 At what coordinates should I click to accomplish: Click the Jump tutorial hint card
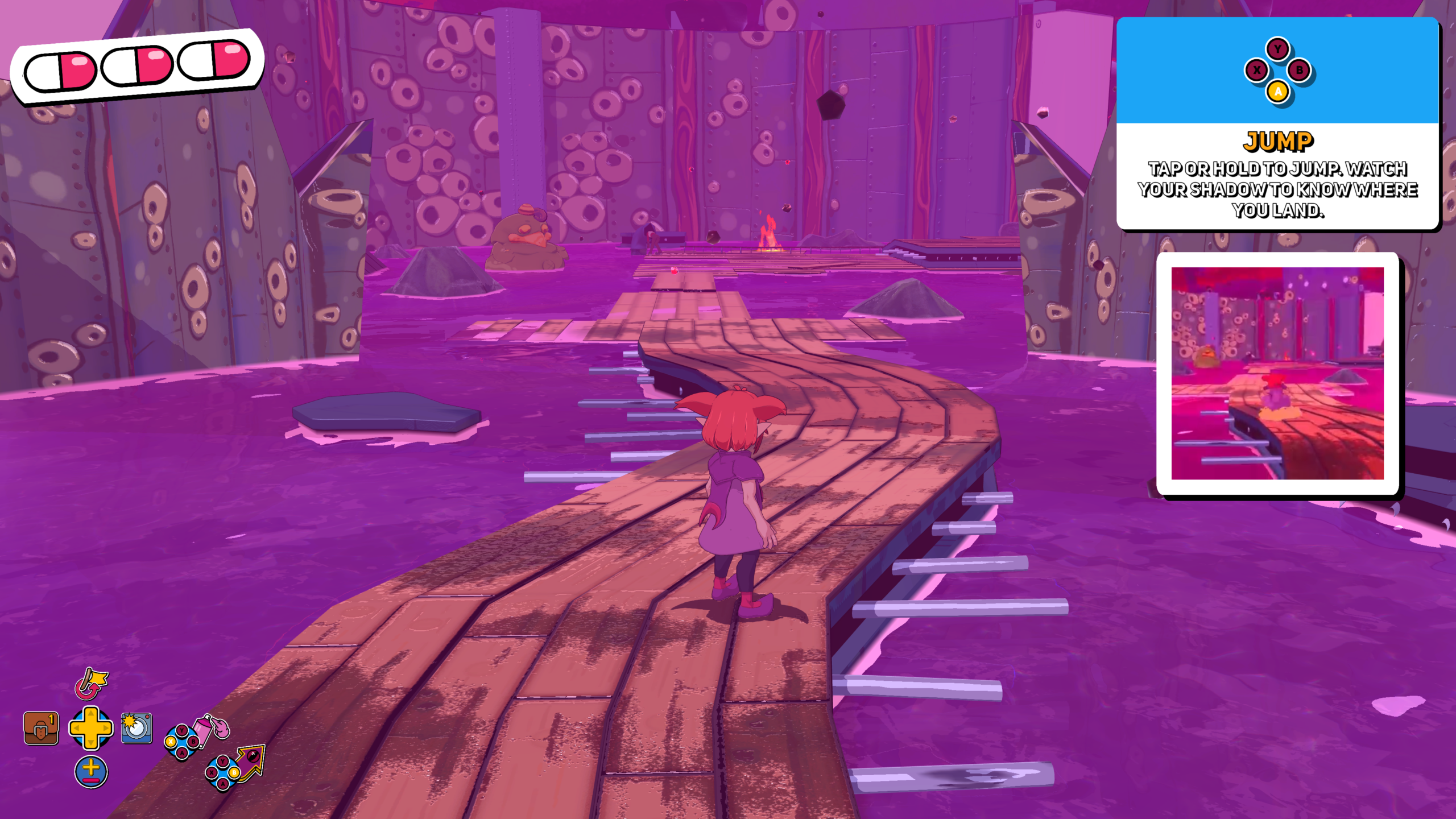(x=1277, y=123)
